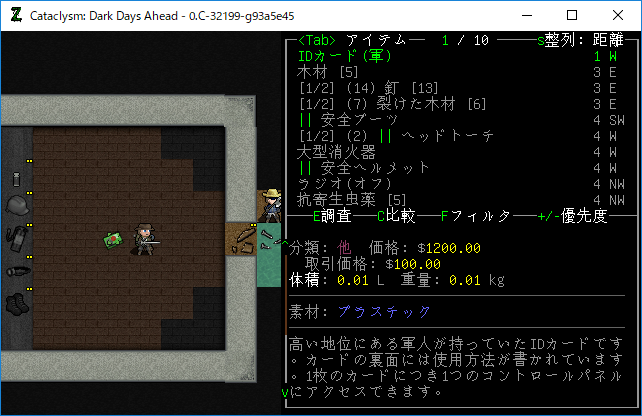The width and height of the screenshot is (642, 416).
Task: Select the IDカード(軍) item row
Action: (346, 56)
